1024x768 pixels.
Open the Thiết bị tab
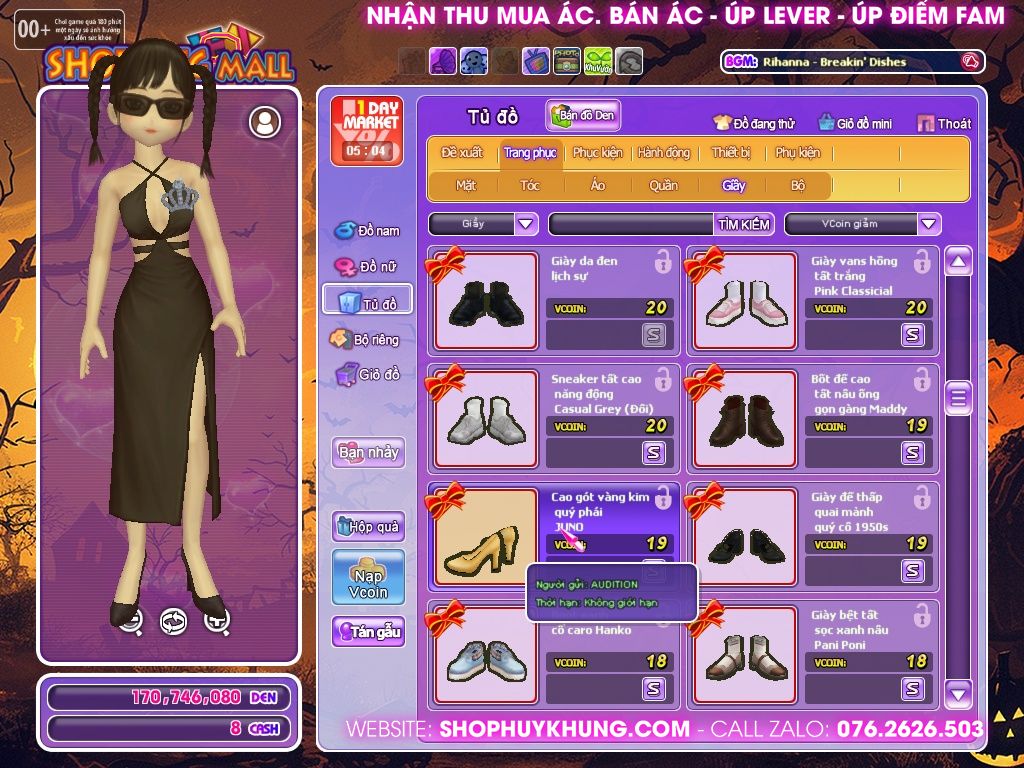click(x=731, y=153)
